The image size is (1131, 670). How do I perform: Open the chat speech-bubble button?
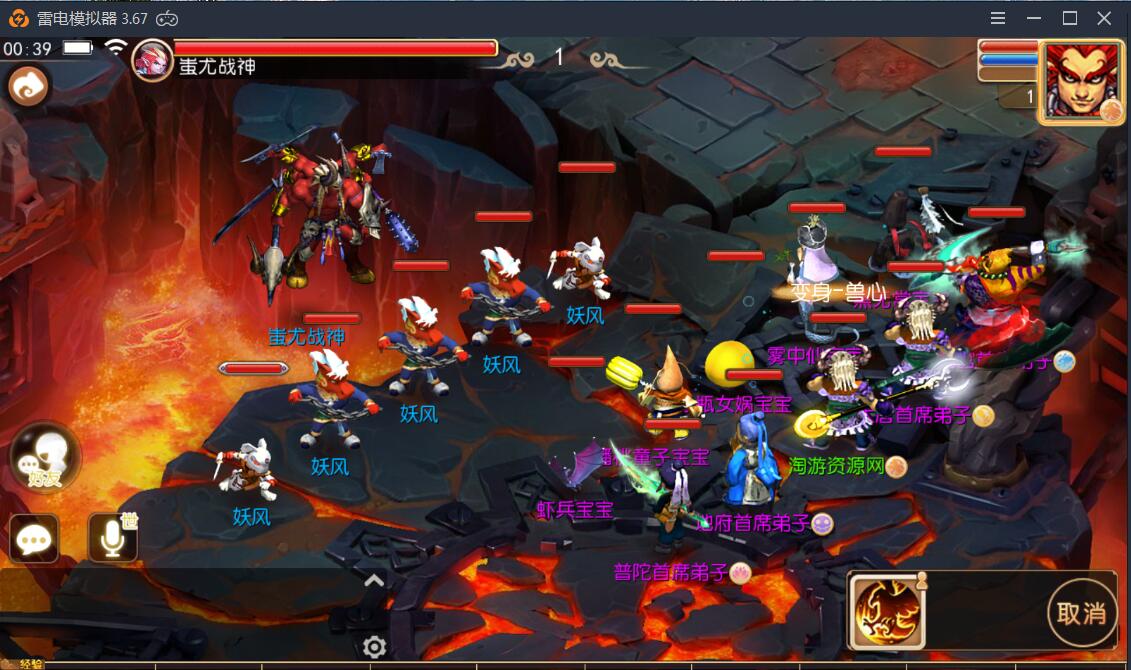pyautogui.click(x=34, y=540)
